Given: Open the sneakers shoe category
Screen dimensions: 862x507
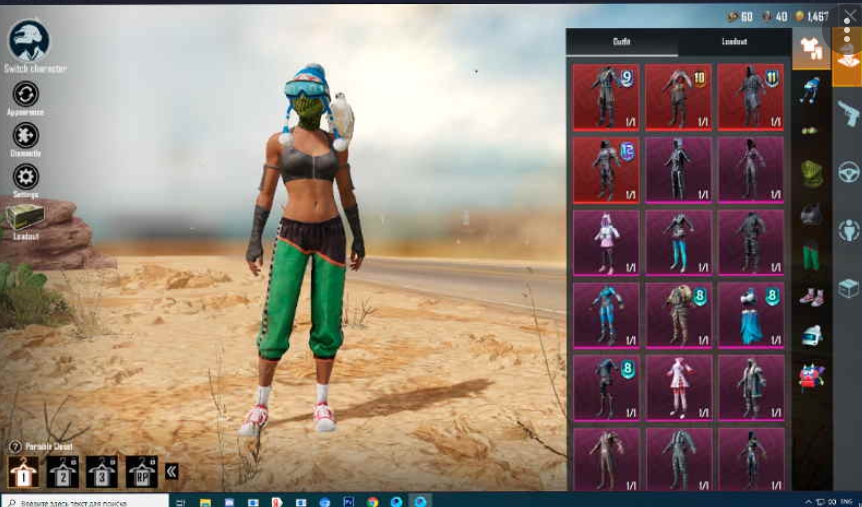Looking at the screenshot, I should 811,296.
